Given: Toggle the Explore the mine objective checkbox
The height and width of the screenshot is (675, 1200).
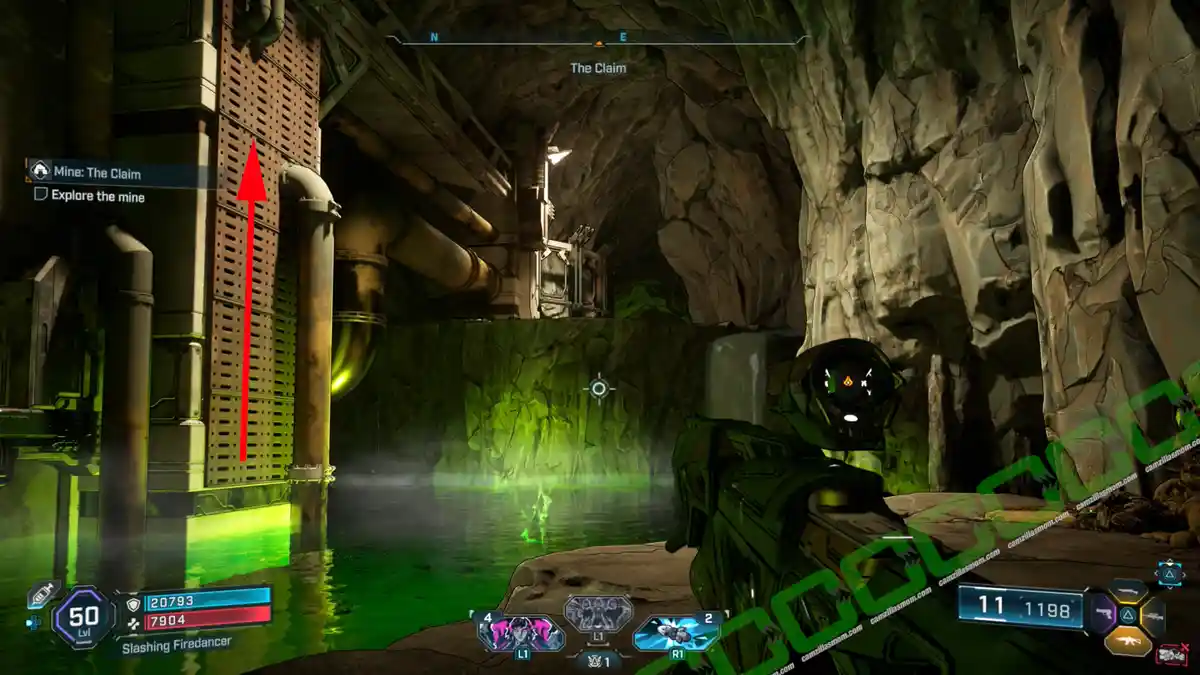Looking at the screenshot, I should [41, 196].
